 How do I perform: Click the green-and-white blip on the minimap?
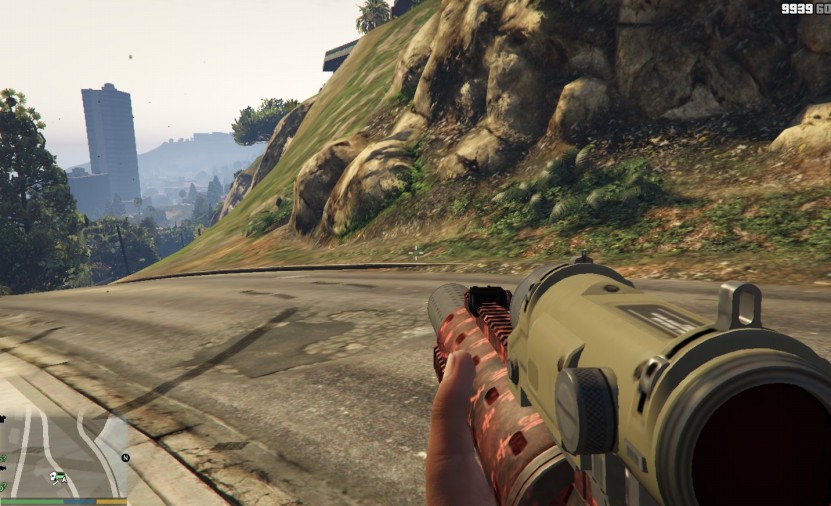point(58,476)
